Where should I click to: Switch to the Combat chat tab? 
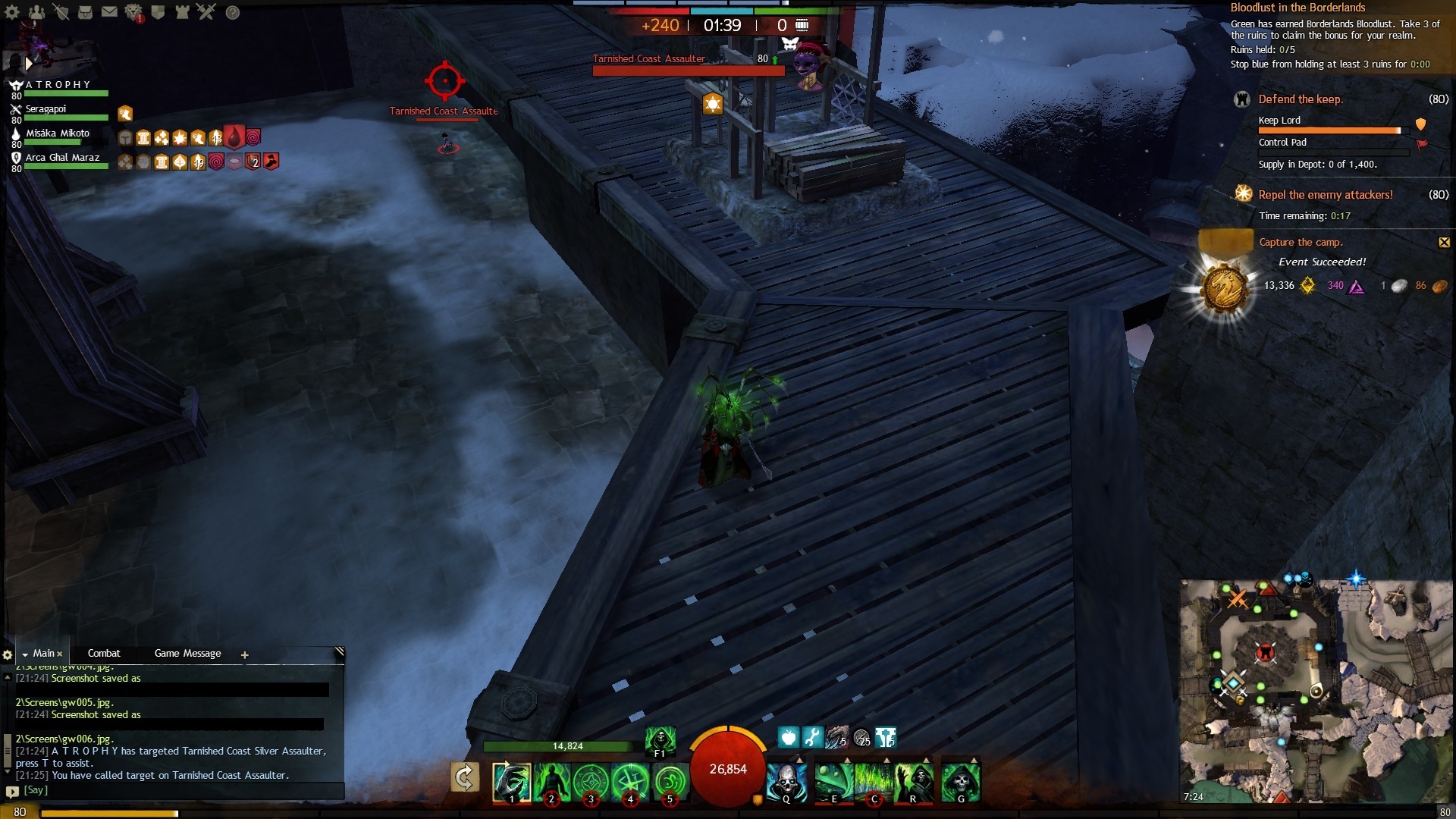[x=104, y=654]
